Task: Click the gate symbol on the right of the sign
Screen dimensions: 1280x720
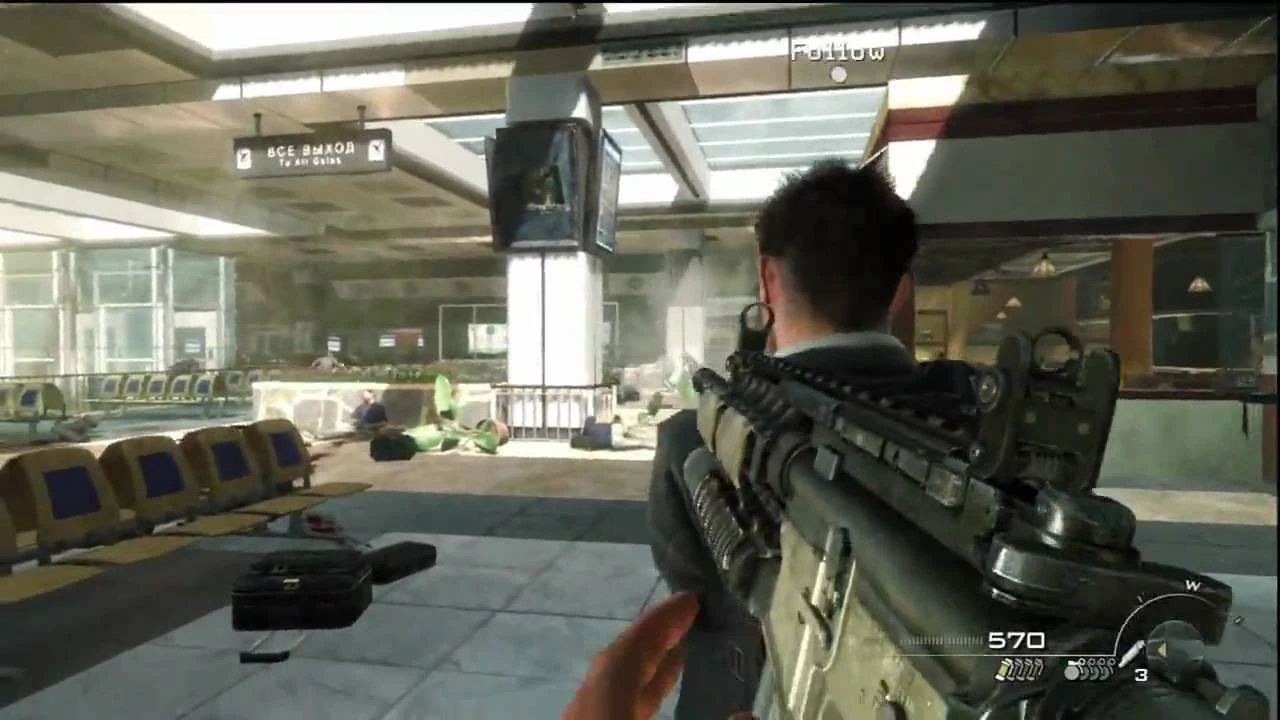Action: pyautogui.click(x=376, y=152)
